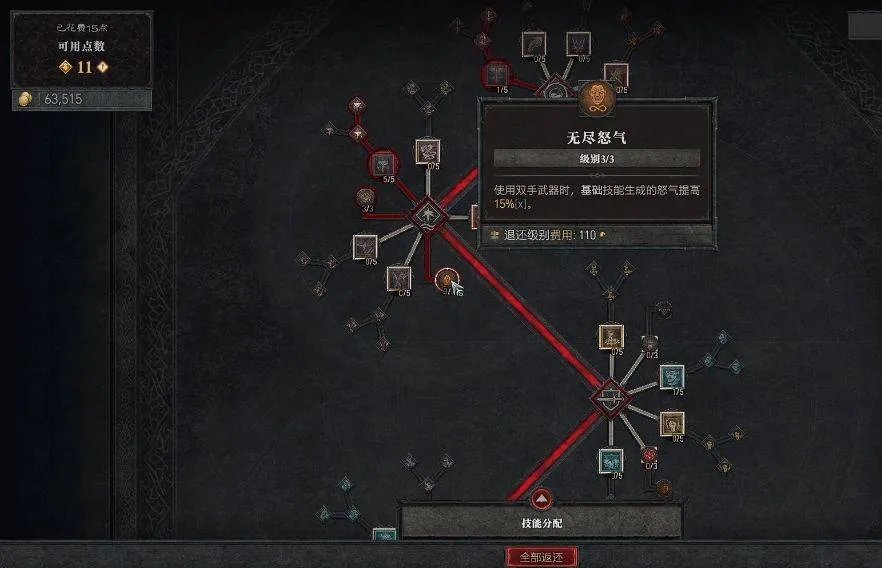
Task: Select the 无尽怒气 passive node under the cursor
Action: pyautogui.click(x=445, y=279)
